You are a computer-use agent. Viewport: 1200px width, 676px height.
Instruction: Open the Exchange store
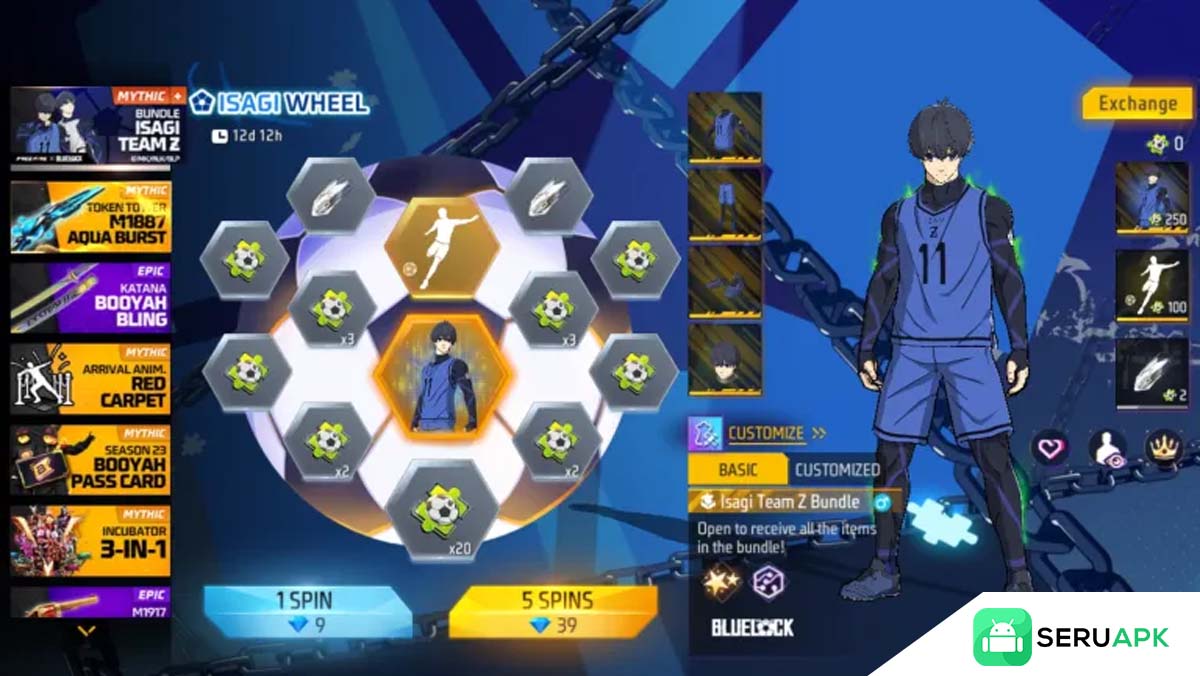pos(1137,103)
